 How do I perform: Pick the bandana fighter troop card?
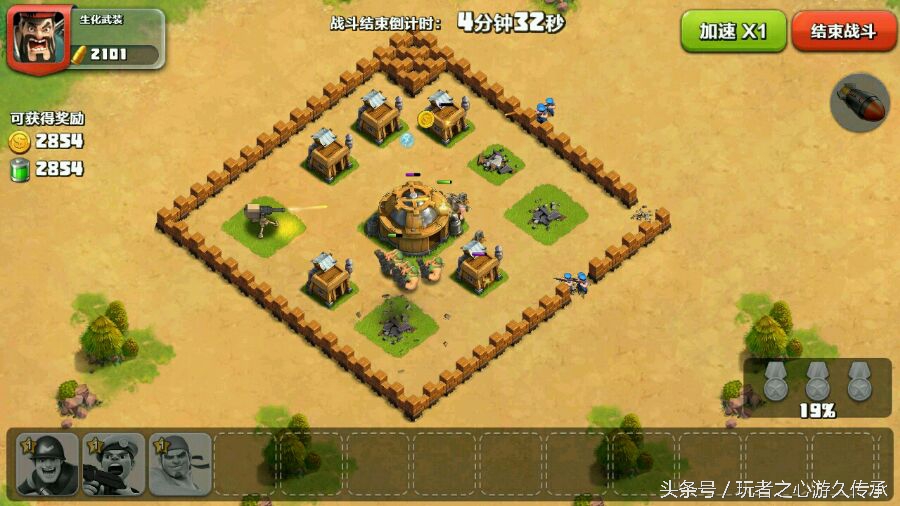tap(180, 463)
